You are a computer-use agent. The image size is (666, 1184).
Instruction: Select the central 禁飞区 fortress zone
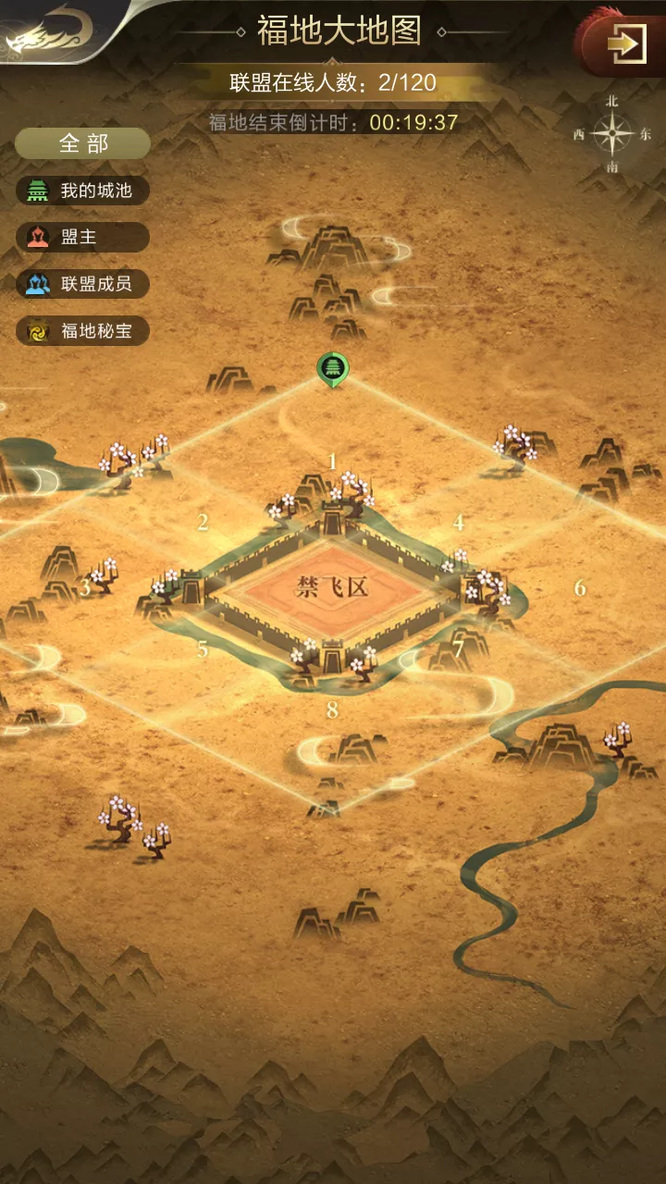click(333, 587)
